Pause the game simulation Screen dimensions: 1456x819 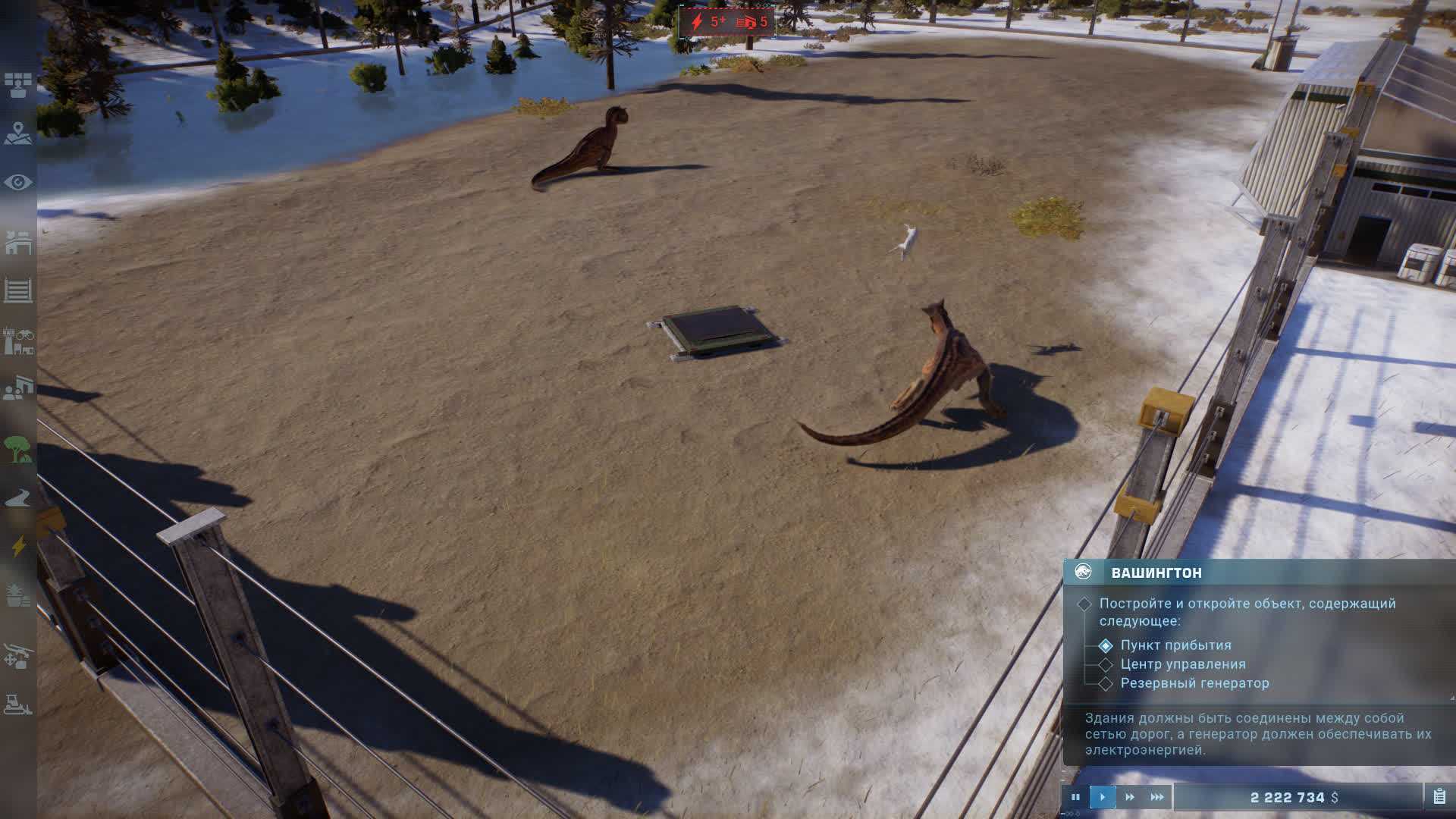click(1075, 797)
